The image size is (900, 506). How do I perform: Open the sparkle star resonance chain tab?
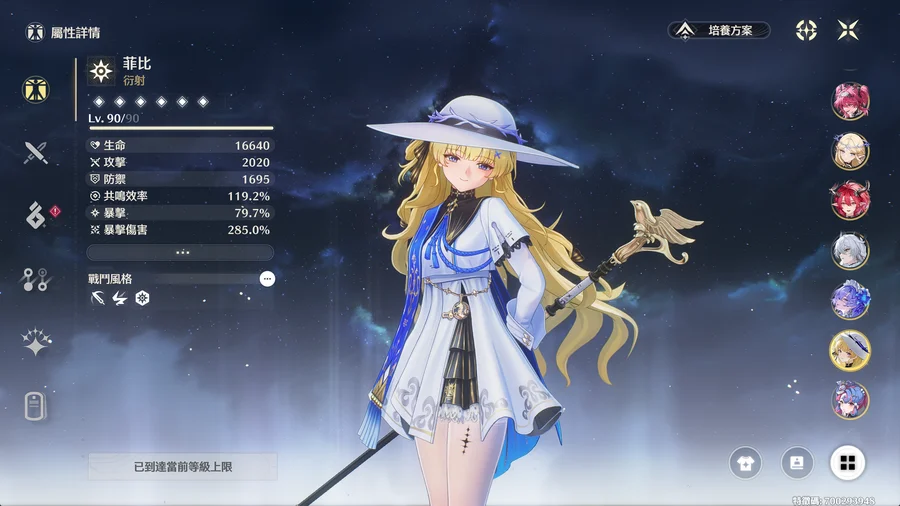point(36,343)
